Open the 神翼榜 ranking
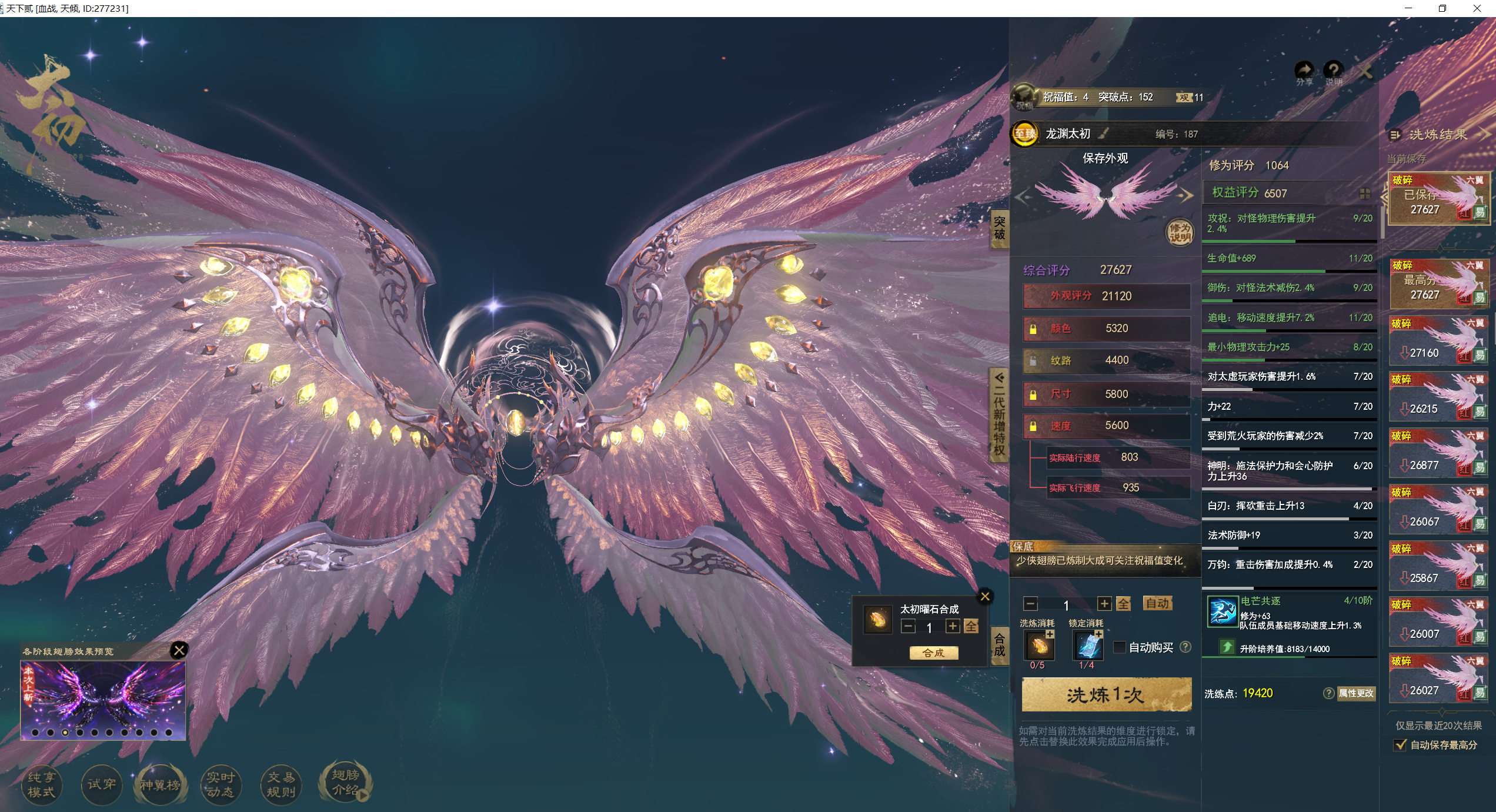1496x812 pixels. coord(160,784)
